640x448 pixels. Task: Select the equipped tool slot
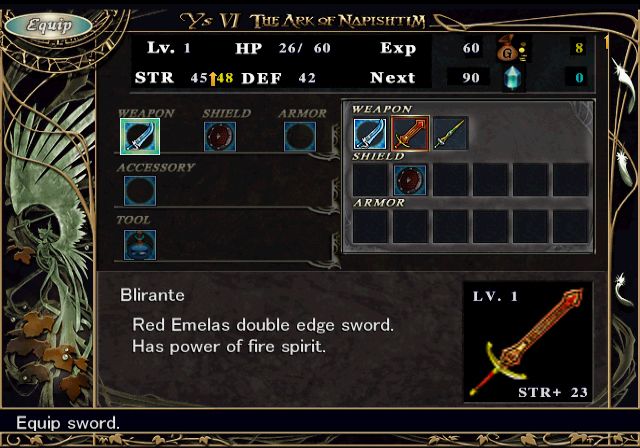click(x=139, y=245)
